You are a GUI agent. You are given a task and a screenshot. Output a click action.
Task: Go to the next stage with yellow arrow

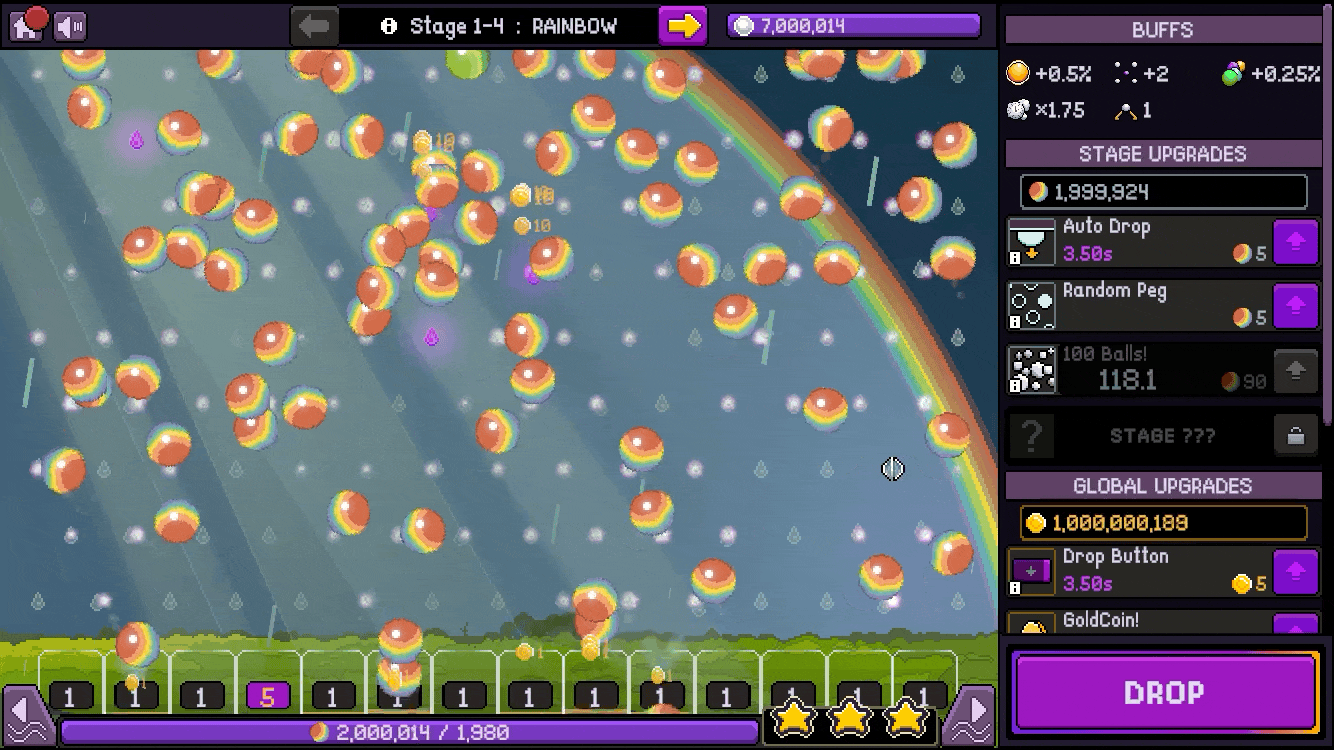coord(683,26)
